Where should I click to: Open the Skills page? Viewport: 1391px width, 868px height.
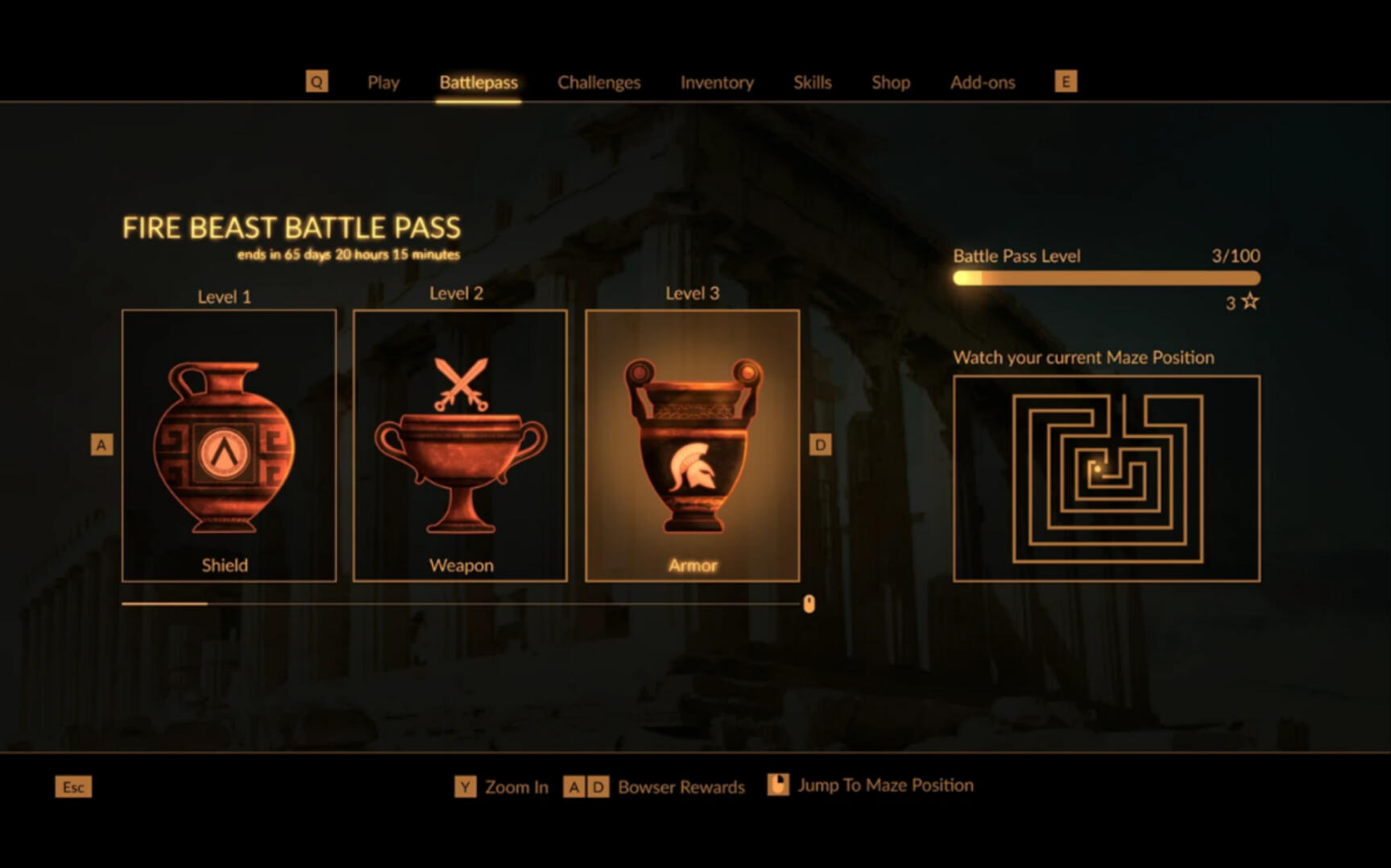(x=813, y=82)
